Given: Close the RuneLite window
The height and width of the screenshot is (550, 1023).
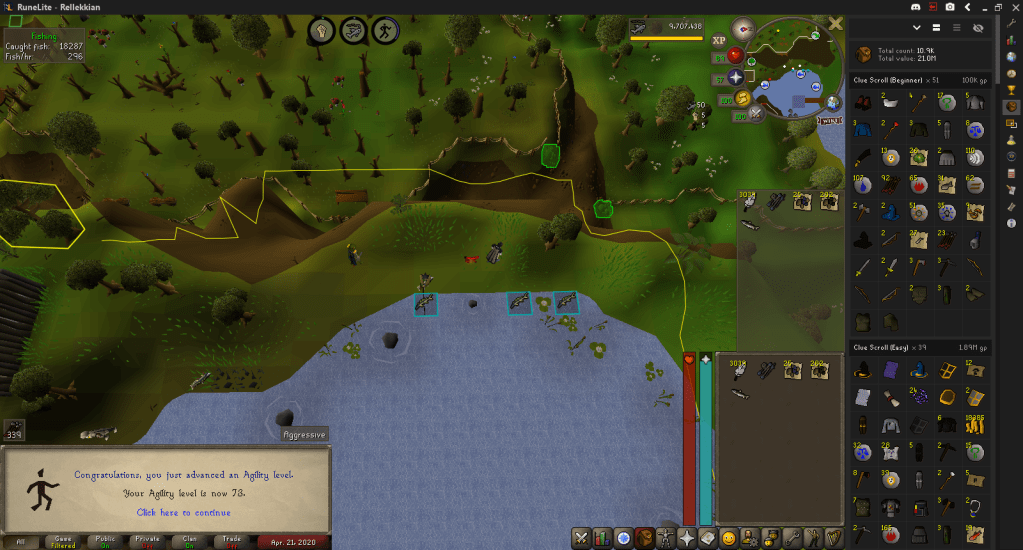Looking at the screenshot, I should click(1014, 7).
